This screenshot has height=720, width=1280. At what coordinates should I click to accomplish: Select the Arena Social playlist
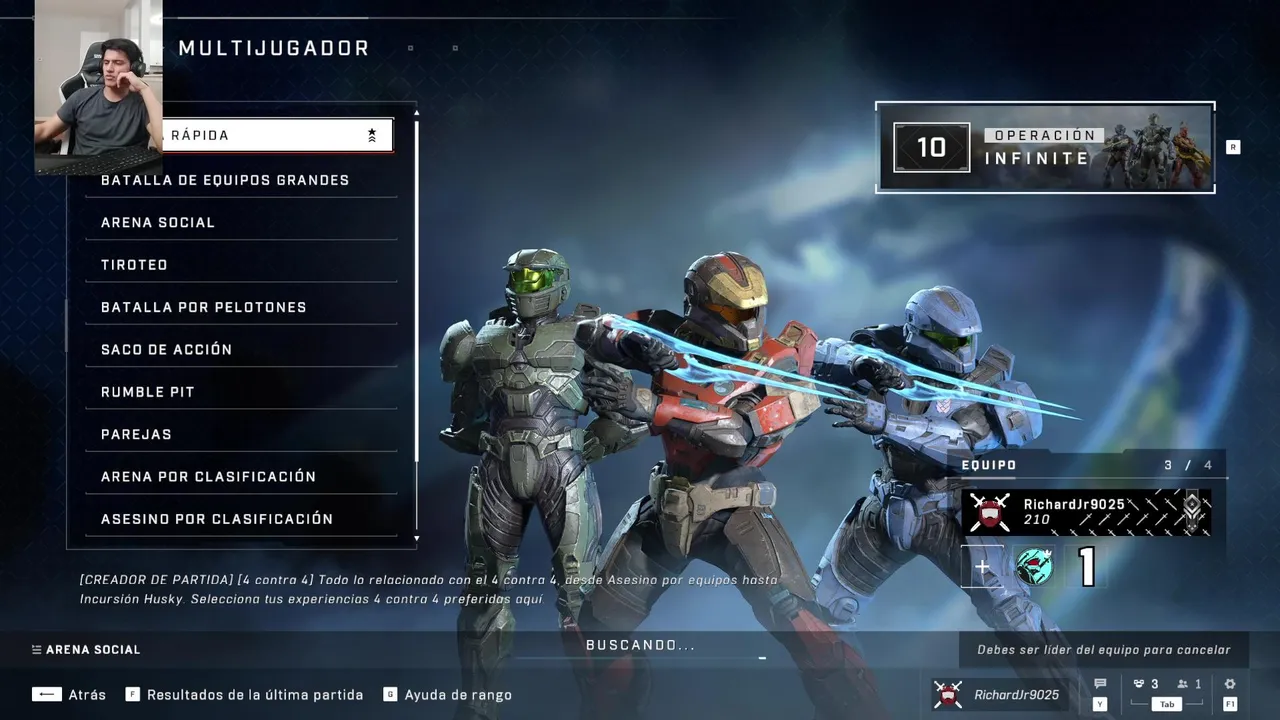click(x=240, y=222)
